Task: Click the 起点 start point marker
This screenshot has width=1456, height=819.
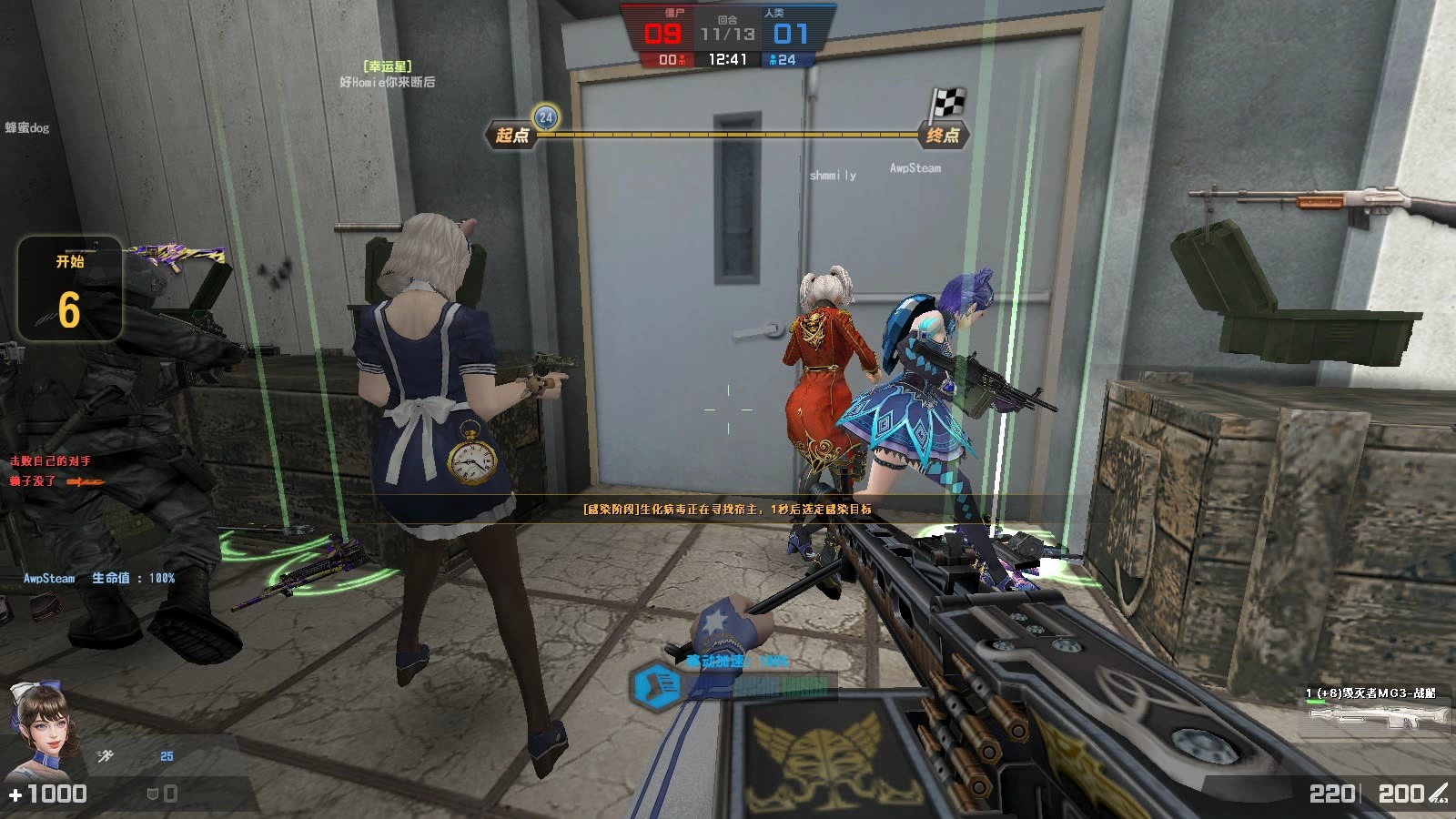Action: pyautogui.click(x=512, y=136)
